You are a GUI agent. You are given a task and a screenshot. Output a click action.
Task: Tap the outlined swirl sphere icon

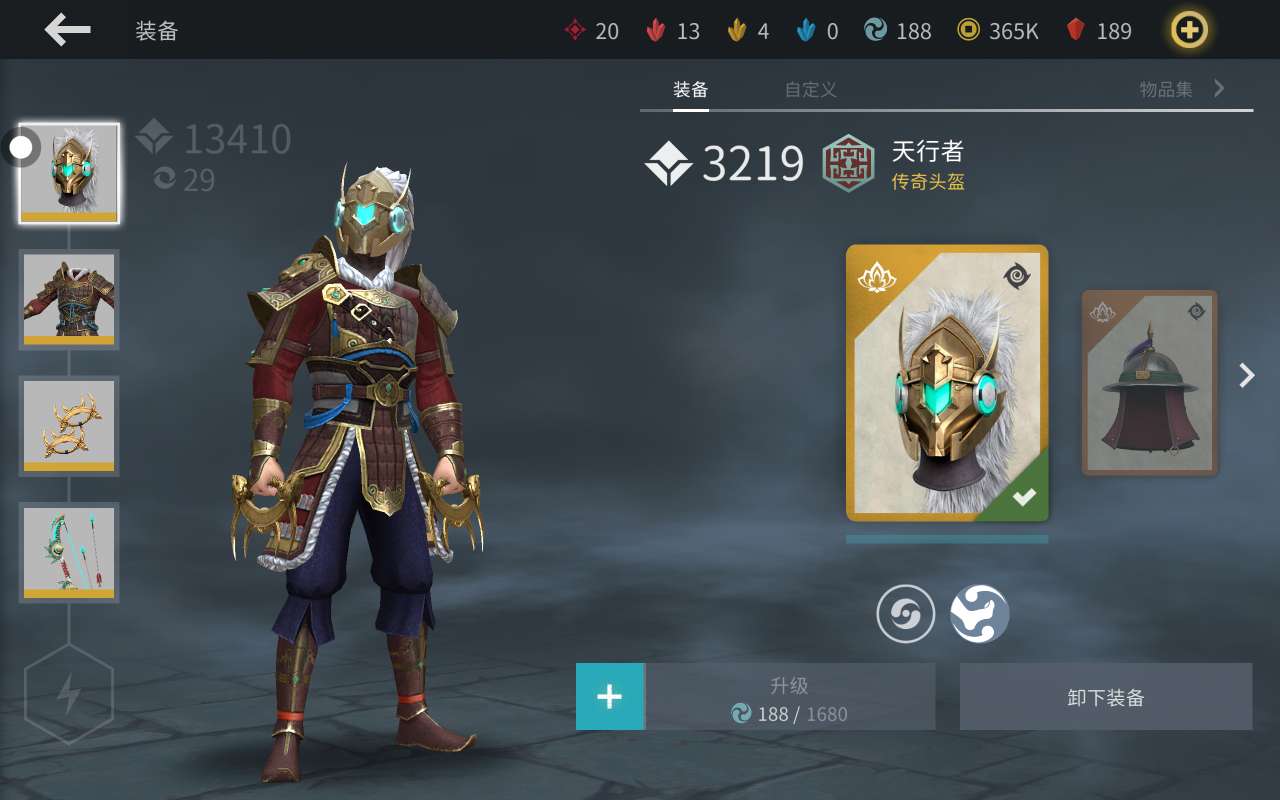906,614
